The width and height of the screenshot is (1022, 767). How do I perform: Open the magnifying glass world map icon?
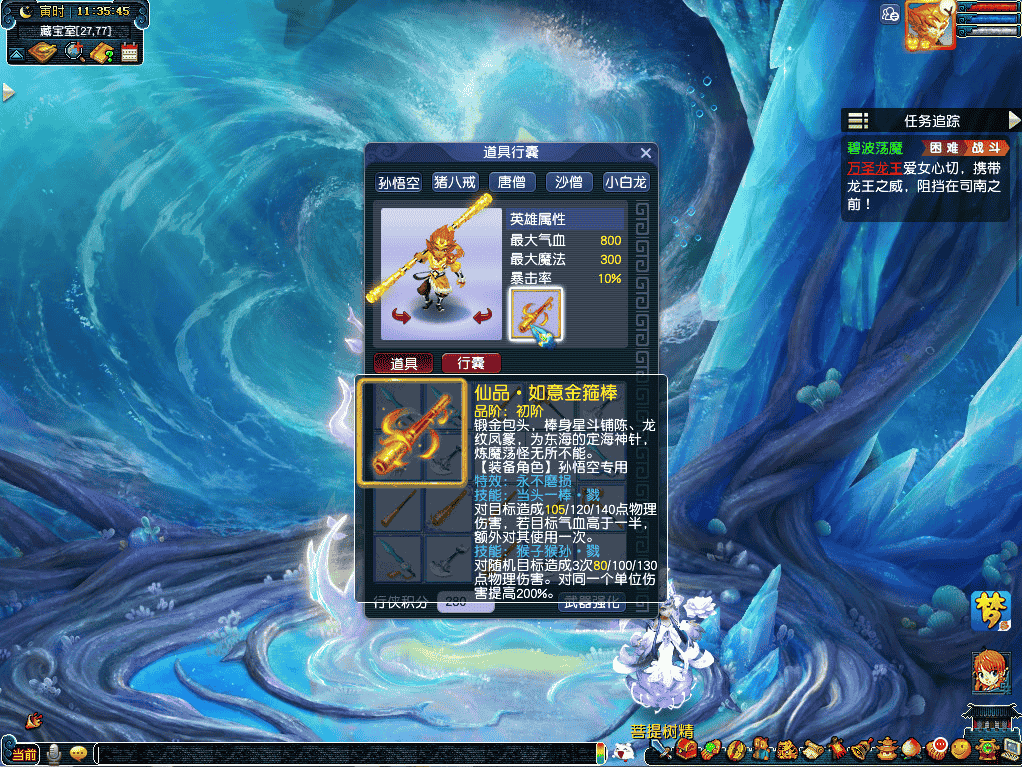tap(74, 52)
